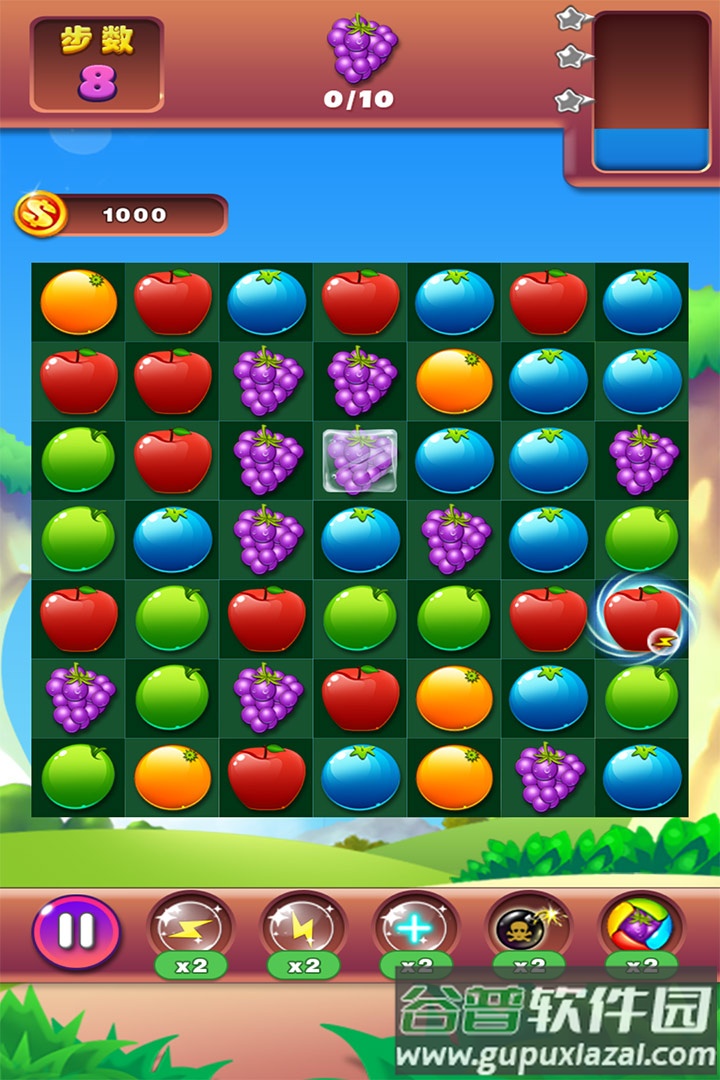Click the gold coin icon beside 1000
Image resolution: width=720 pixels, height=1080 pixels.
[40, 214]
